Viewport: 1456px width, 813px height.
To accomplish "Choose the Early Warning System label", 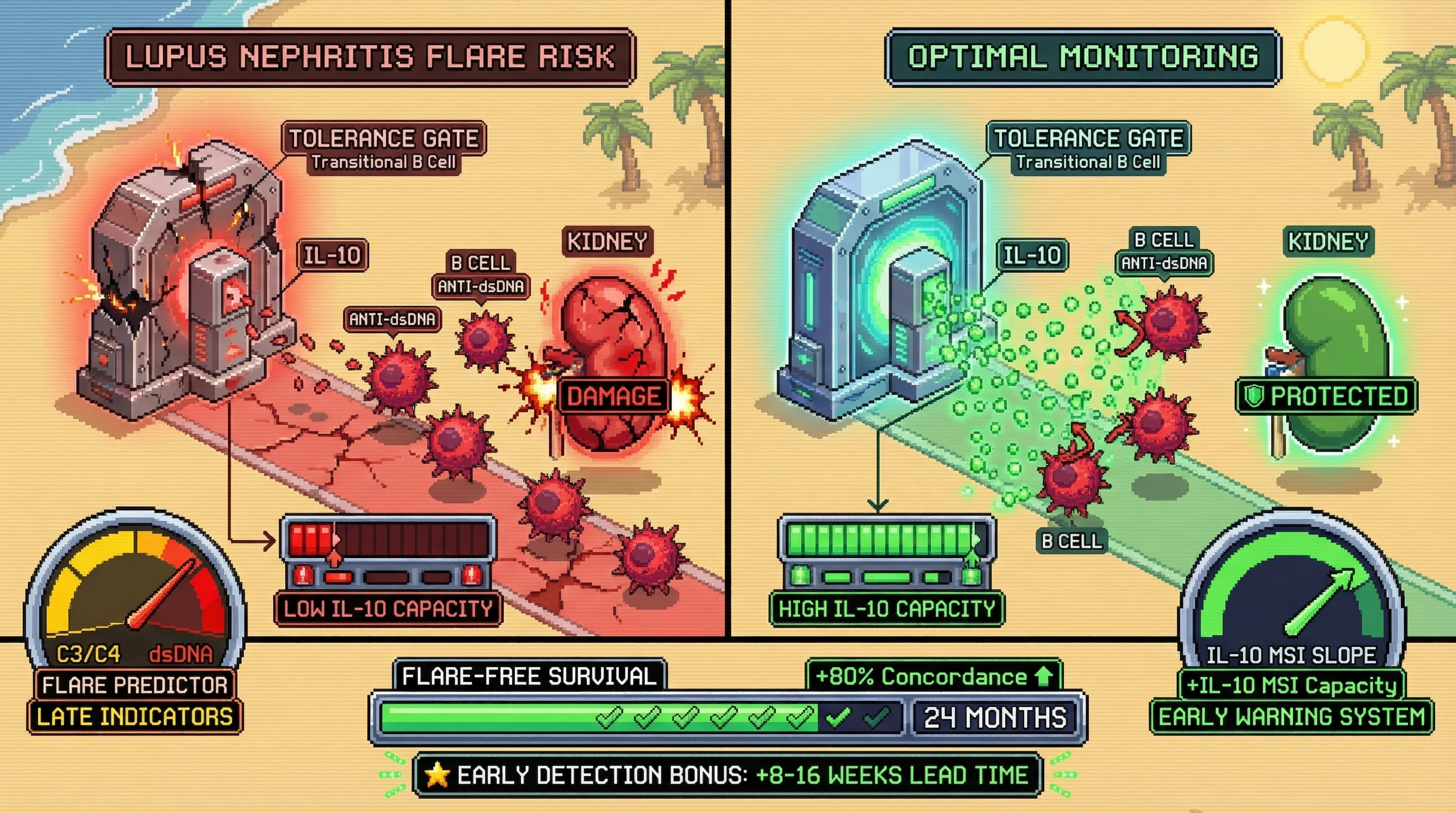I will click(1291, 717).
